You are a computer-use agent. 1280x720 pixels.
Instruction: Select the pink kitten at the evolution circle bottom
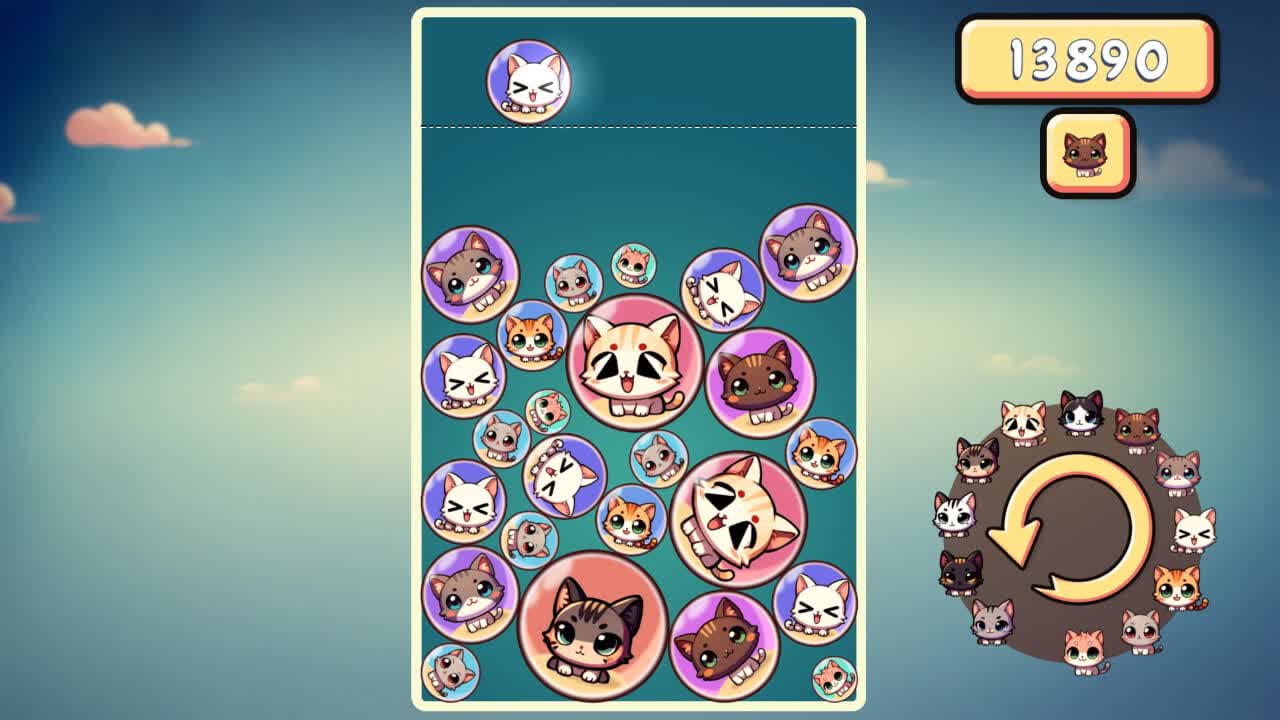[1083, 650]
